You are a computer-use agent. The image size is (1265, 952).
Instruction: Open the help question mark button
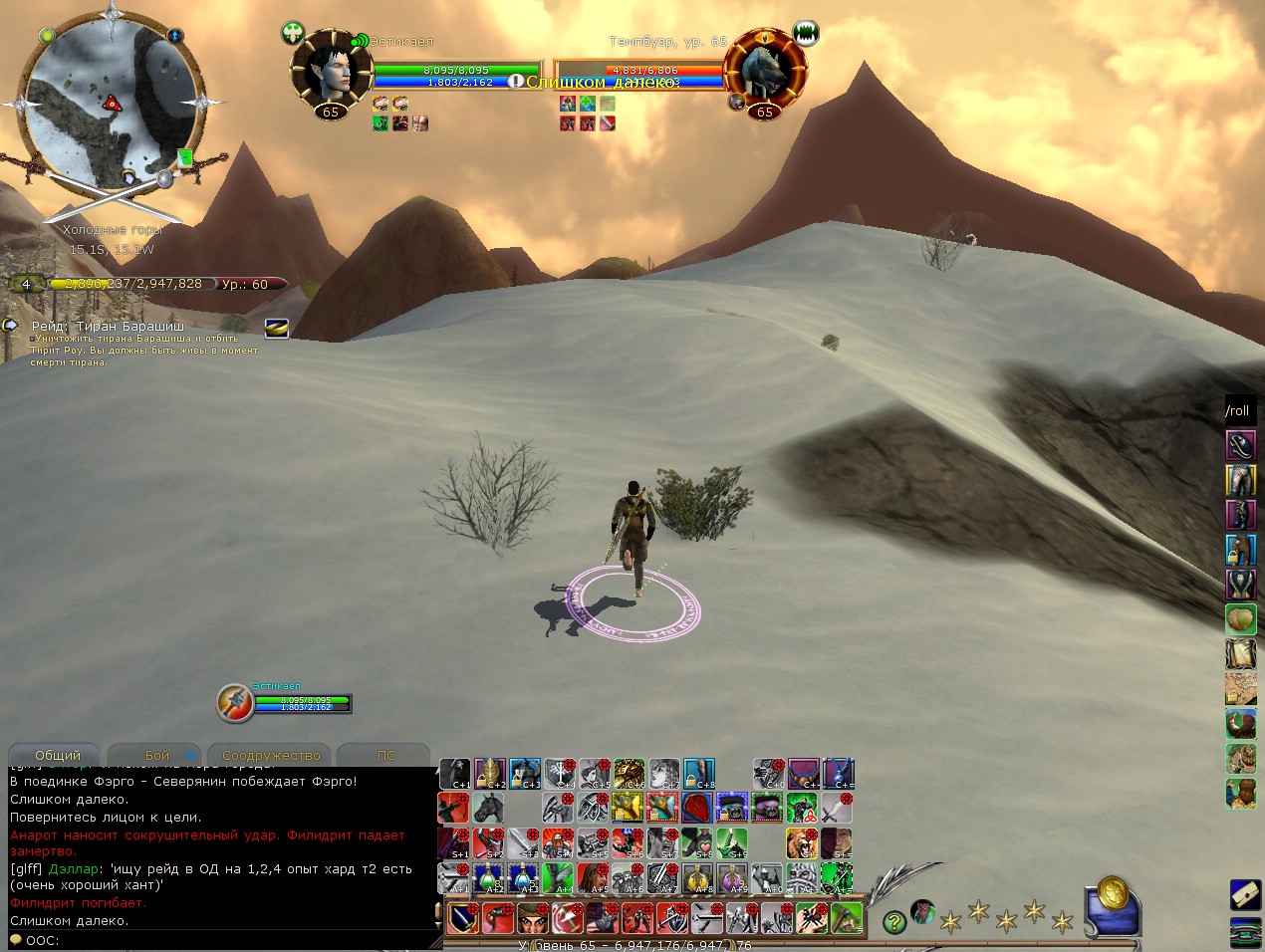pyautogui.click(x=894, y=922)
